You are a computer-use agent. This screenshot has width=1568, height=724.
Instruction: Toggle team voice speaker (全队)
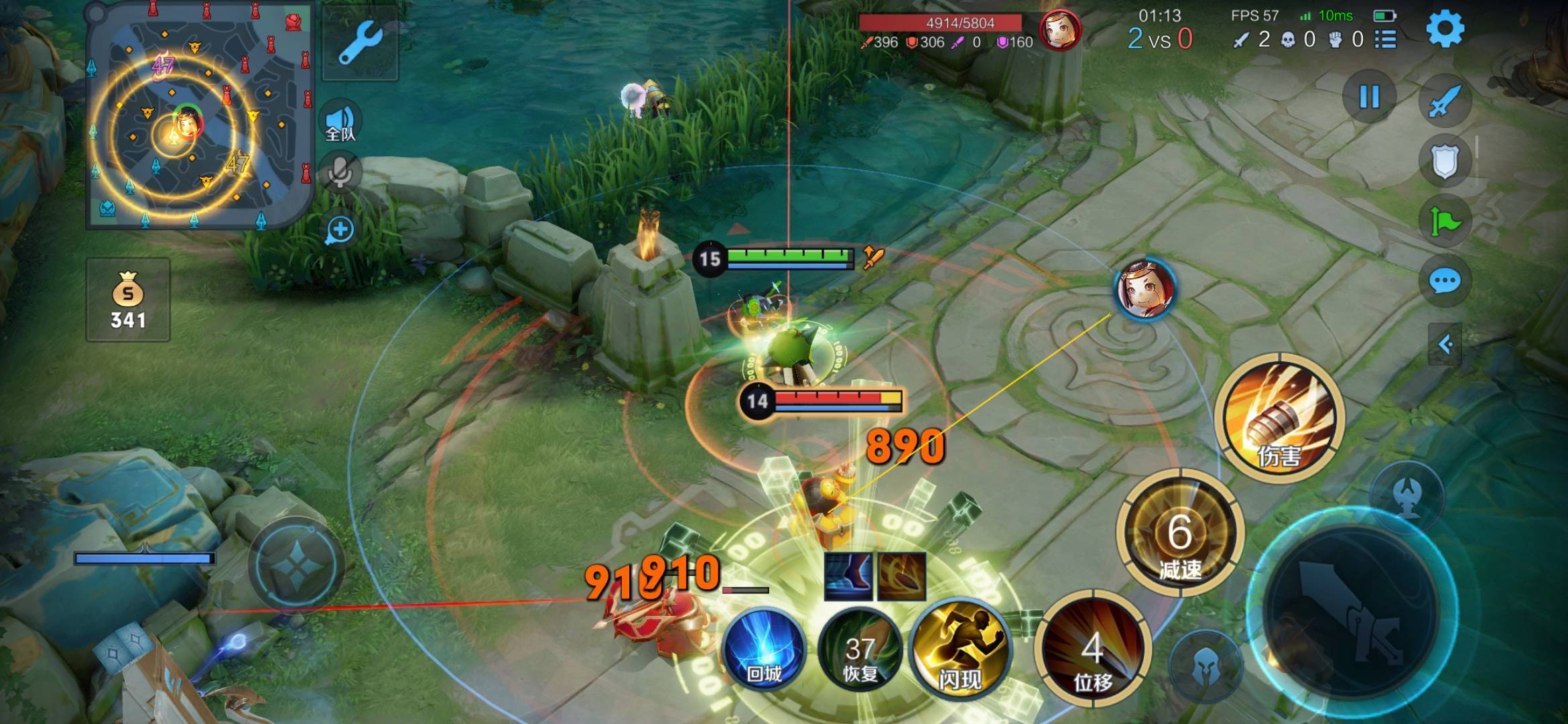pos(341,123)
